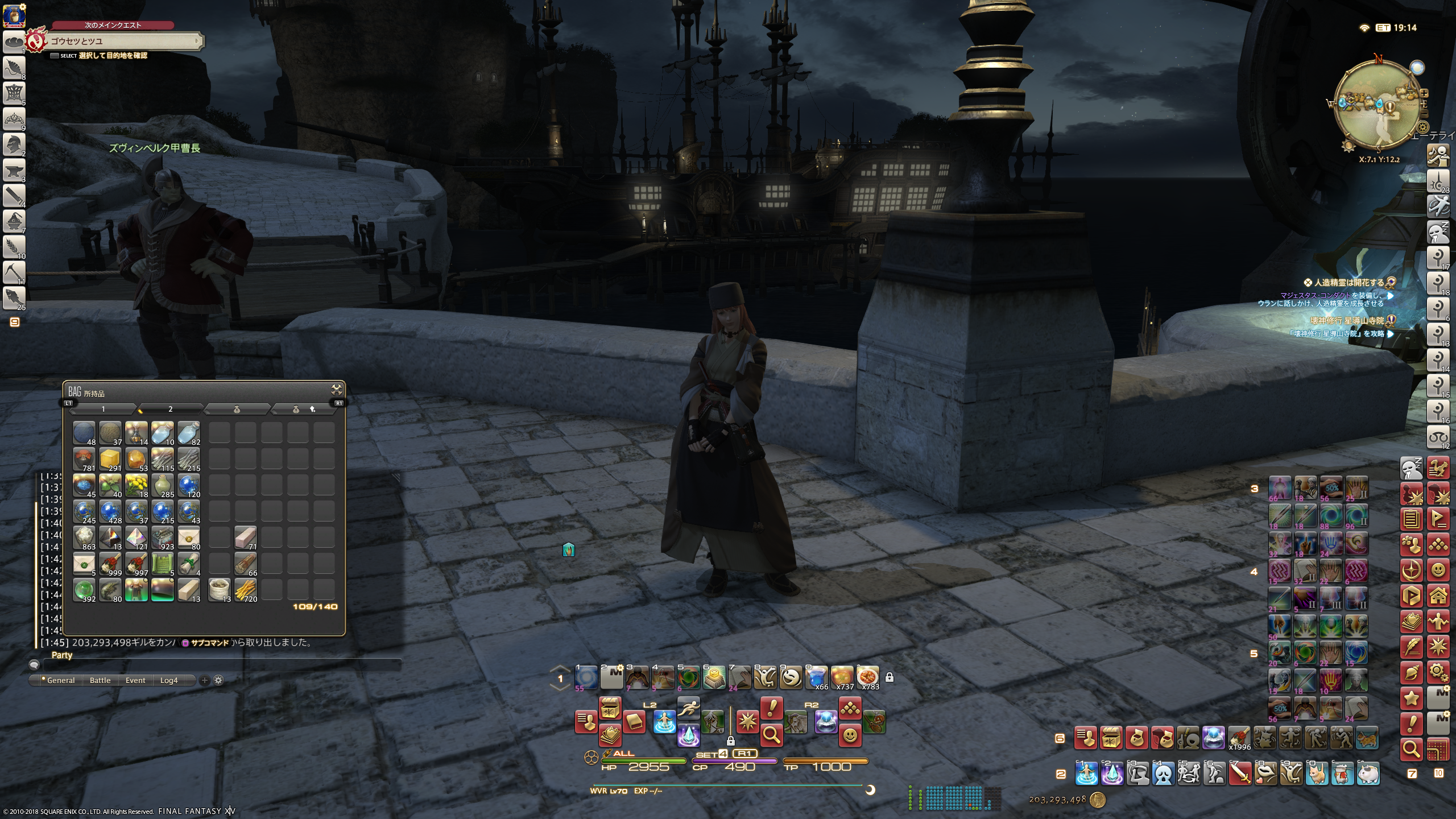The image size is (1456, 819).
Task: Select the shrimp item stack of 80
Action: pos(110,590)
